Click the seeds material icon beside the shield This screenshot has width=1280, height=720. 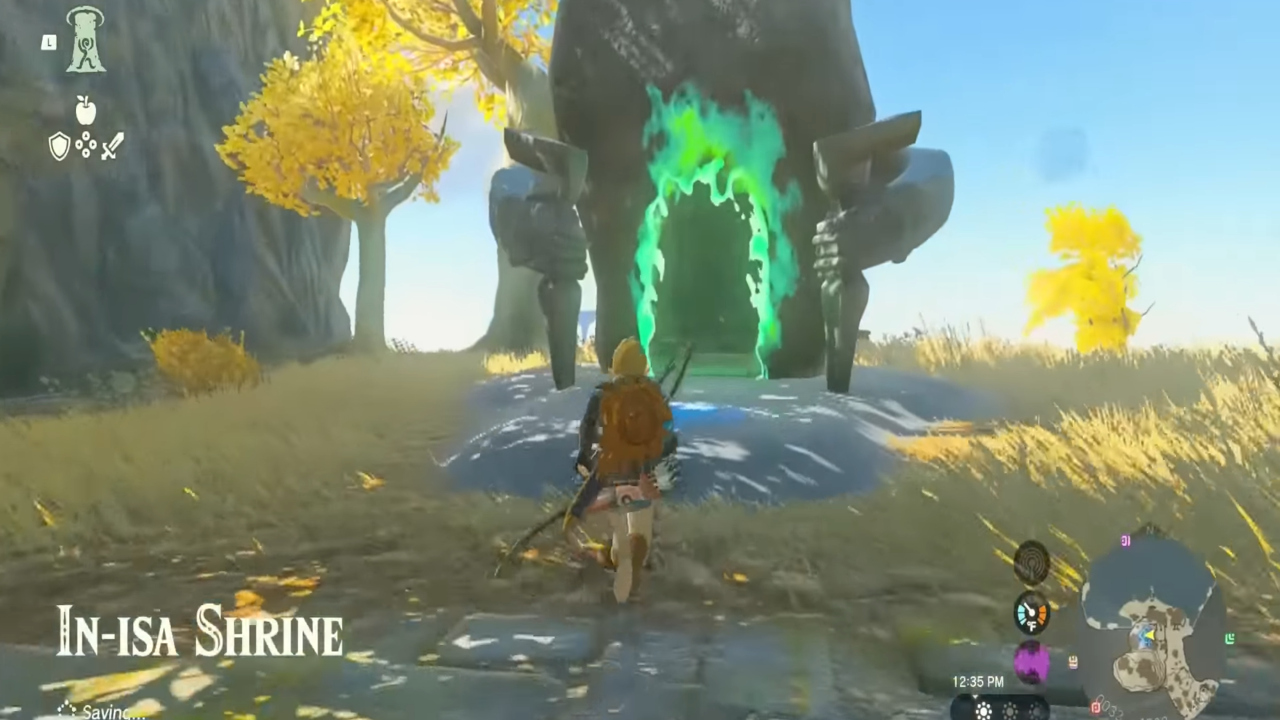[x=86, y=146]
